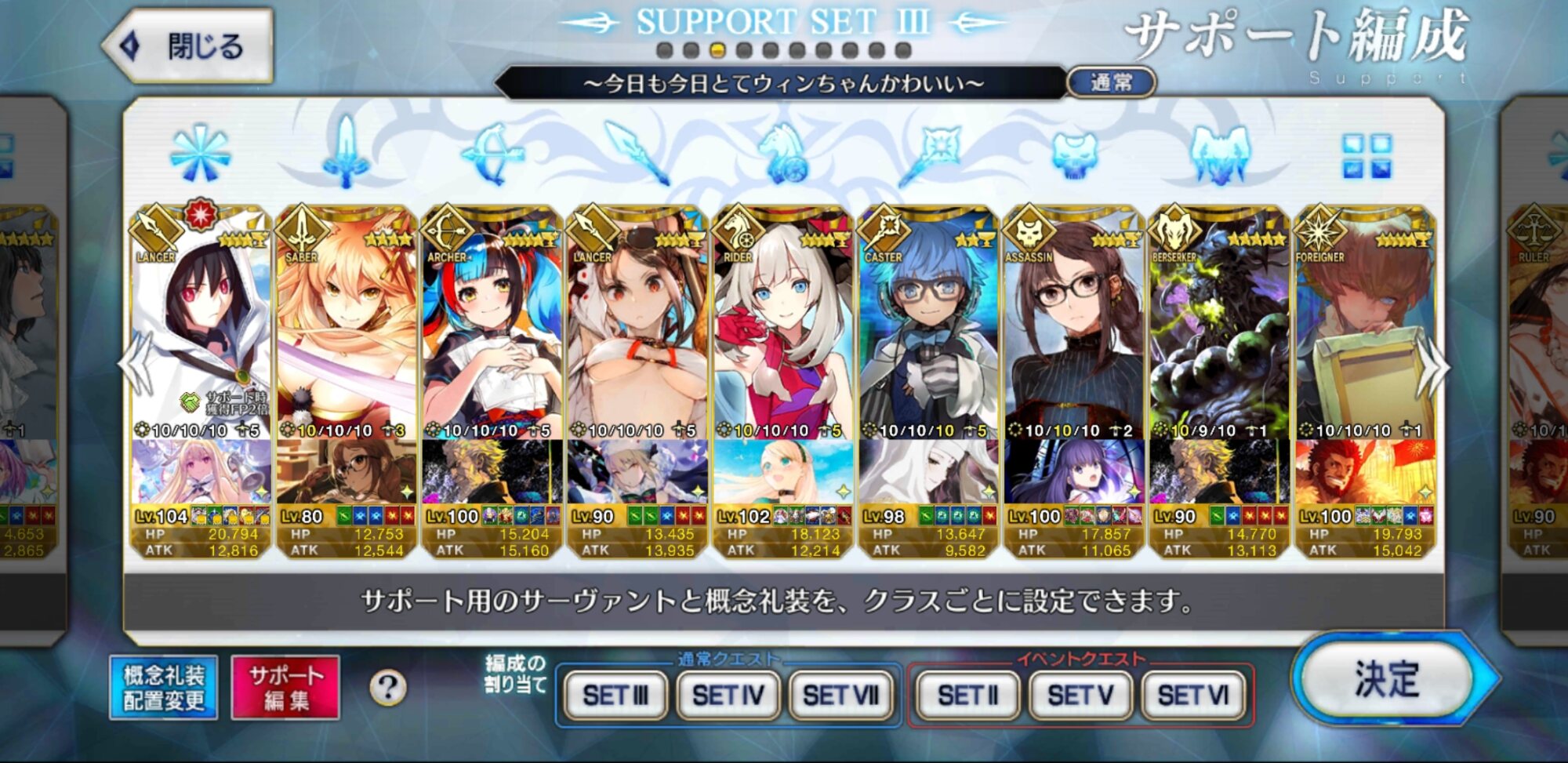Assign SET II for event quests
This screenshot has width=1568, height=763.
(x=967, y=695)
